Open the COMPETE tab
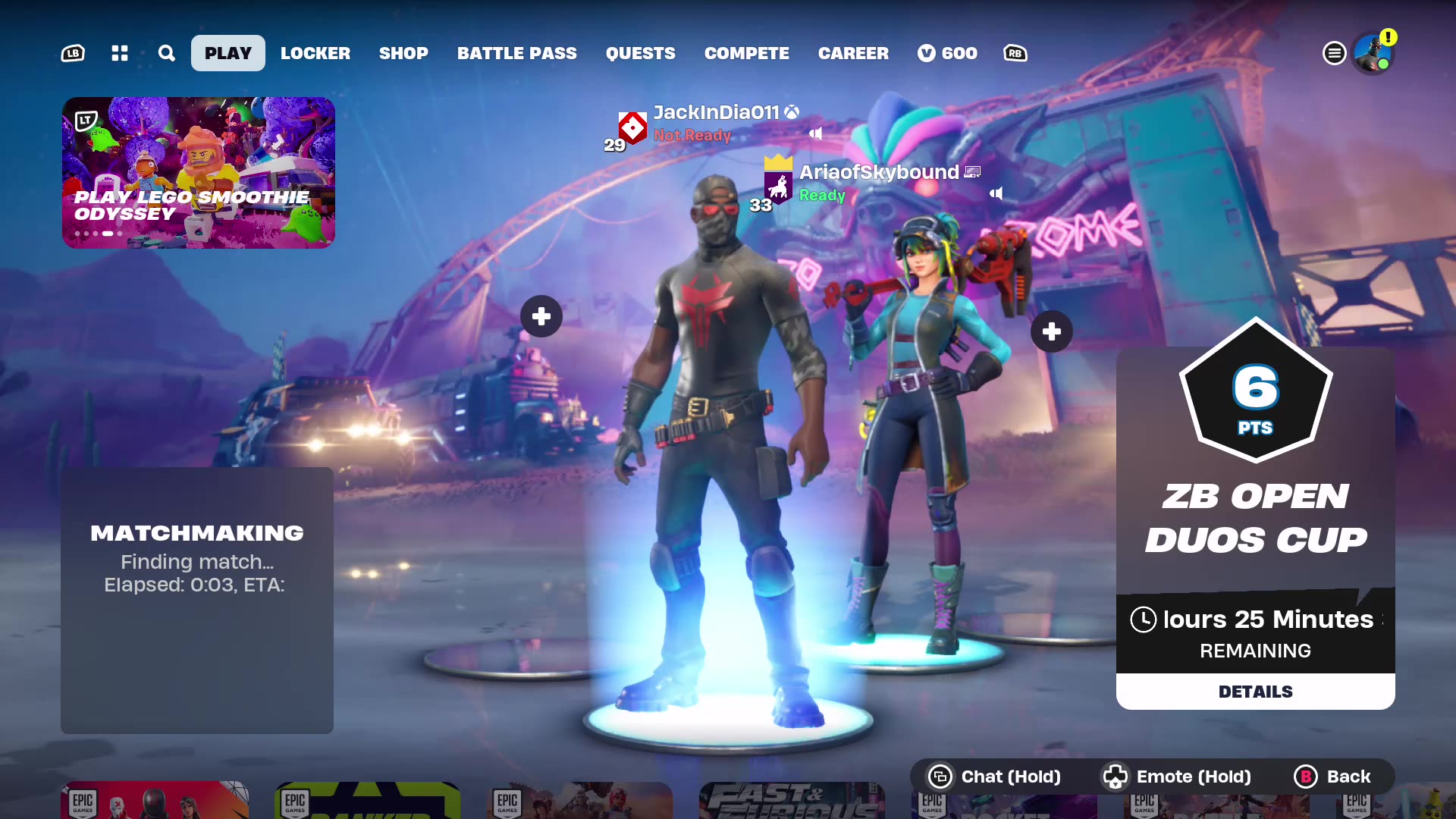1456x819 pixels. 746,53
